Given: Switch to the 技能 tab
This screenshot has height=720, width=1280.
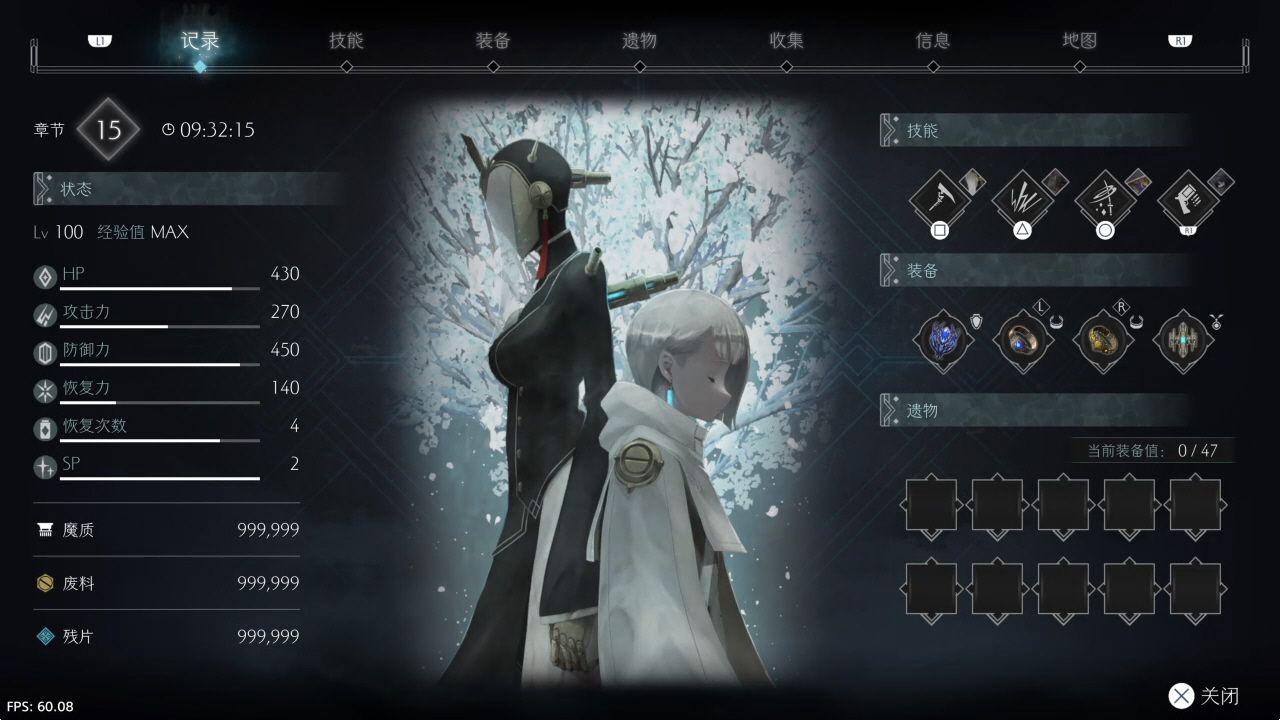Looking at the screenshot, I should (x=346, y=41).
